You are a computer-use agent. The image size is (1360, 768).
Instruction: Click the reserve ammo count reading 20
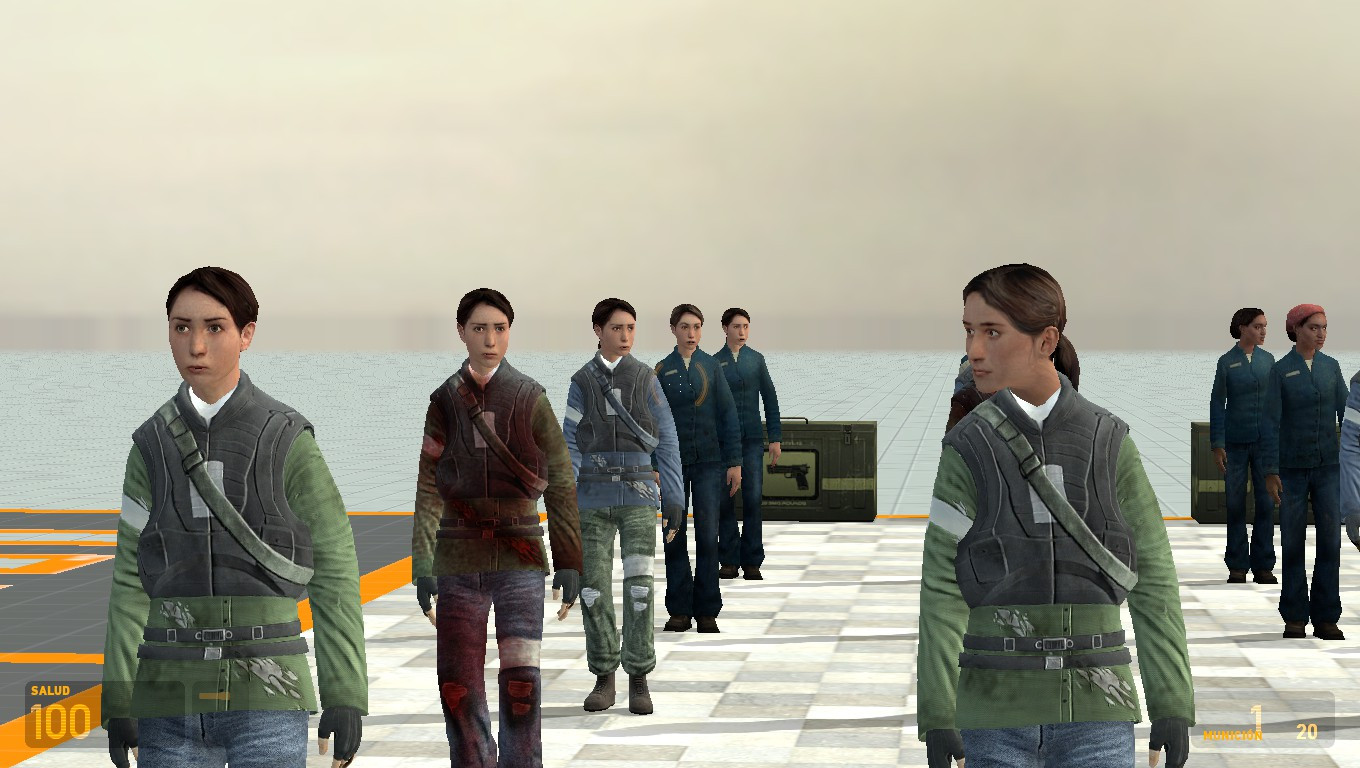coord(1307,730)
